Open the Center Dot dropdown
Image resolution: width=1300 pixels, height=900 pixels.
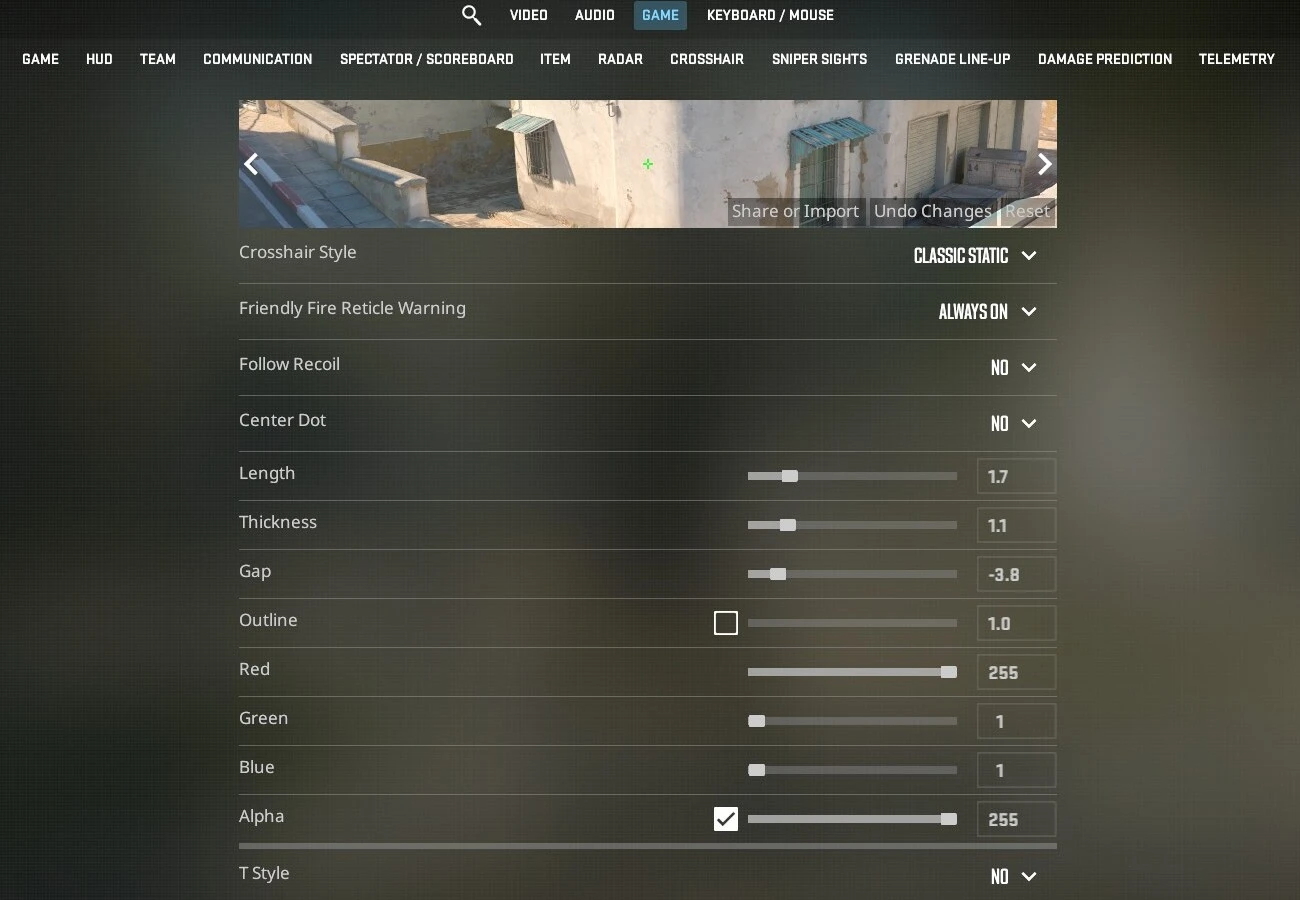click(1013, 424)
